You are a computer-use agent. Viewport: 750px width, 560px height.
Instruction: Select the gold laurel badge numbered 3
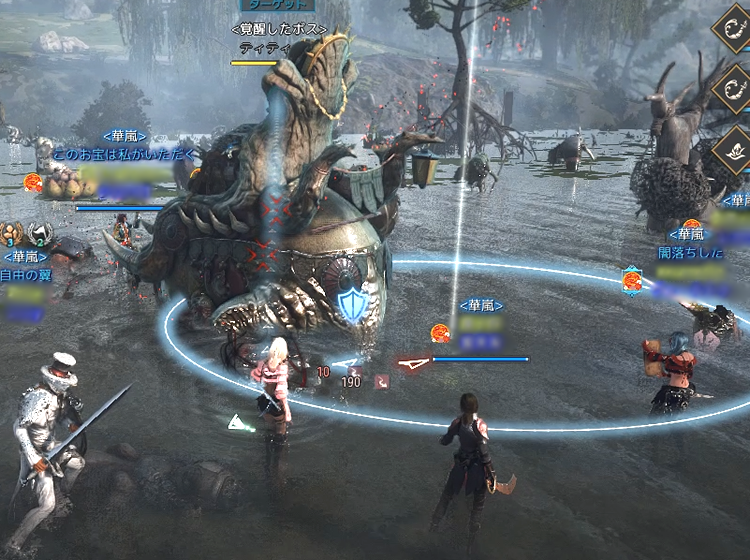tap(12, 234)
